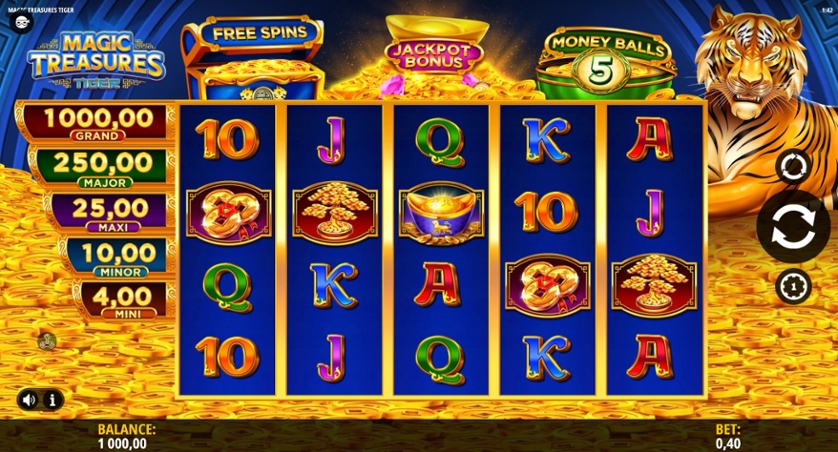This screenshot has width=838, height=452.
Task: Toggle sound with the speaker icon
Action: [27, 400]
